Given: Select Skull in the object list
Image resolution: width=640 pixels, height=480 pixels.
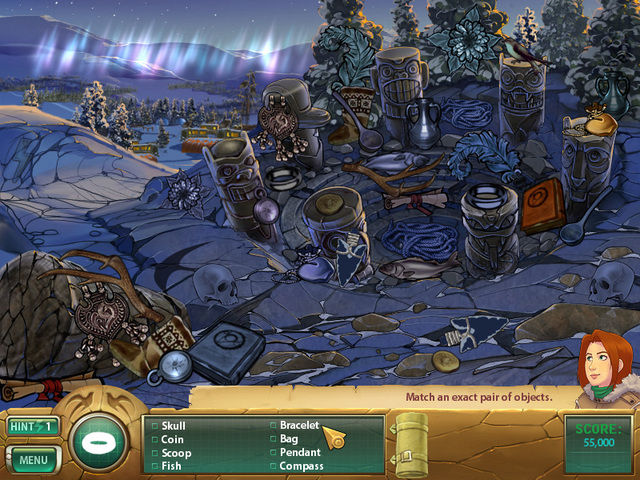Looking at the screenshot, I should click(173, 425).
